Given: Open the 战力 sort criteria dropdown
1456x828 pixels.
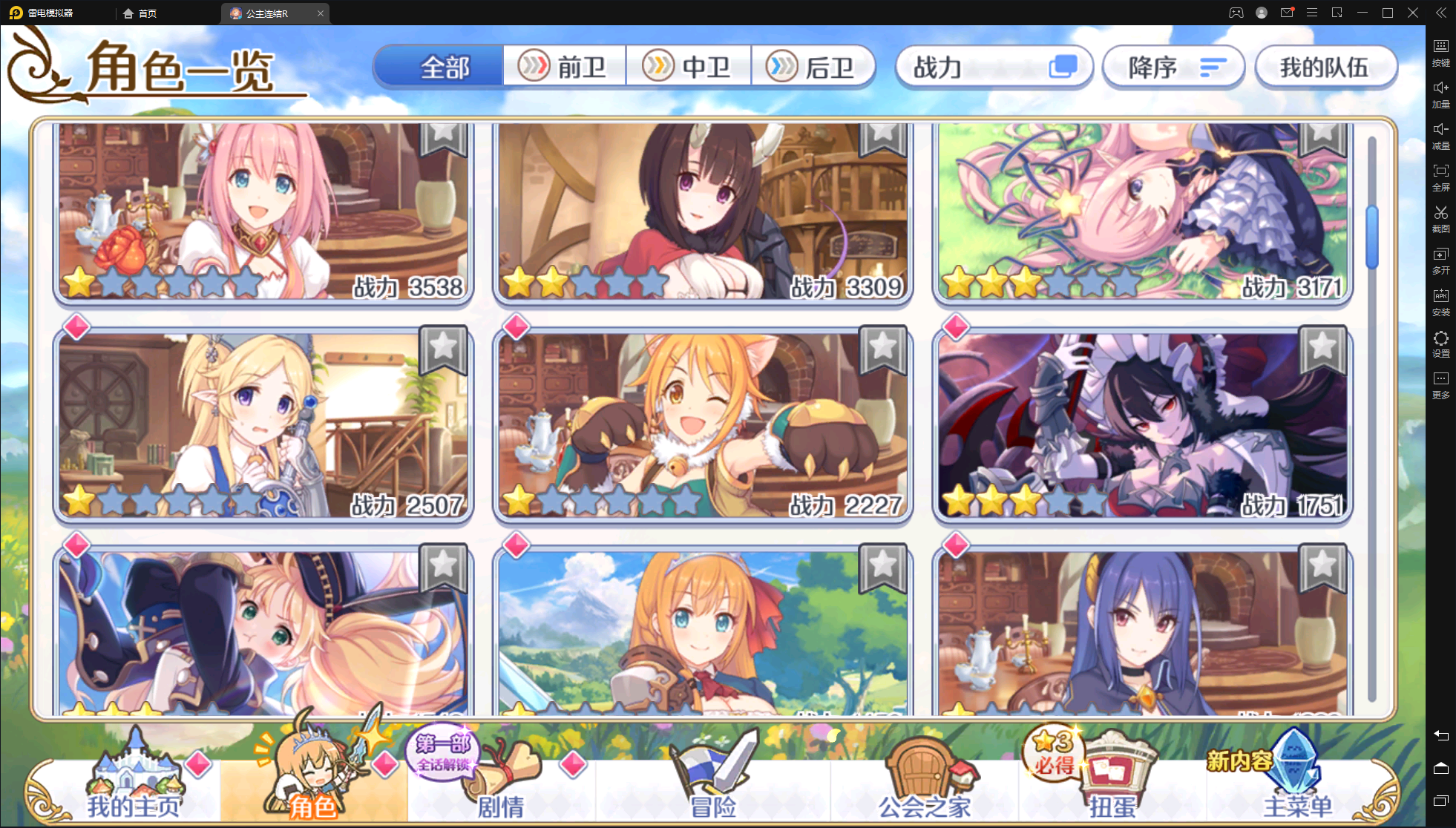Looking at the screenshot, I should point(994,67).
